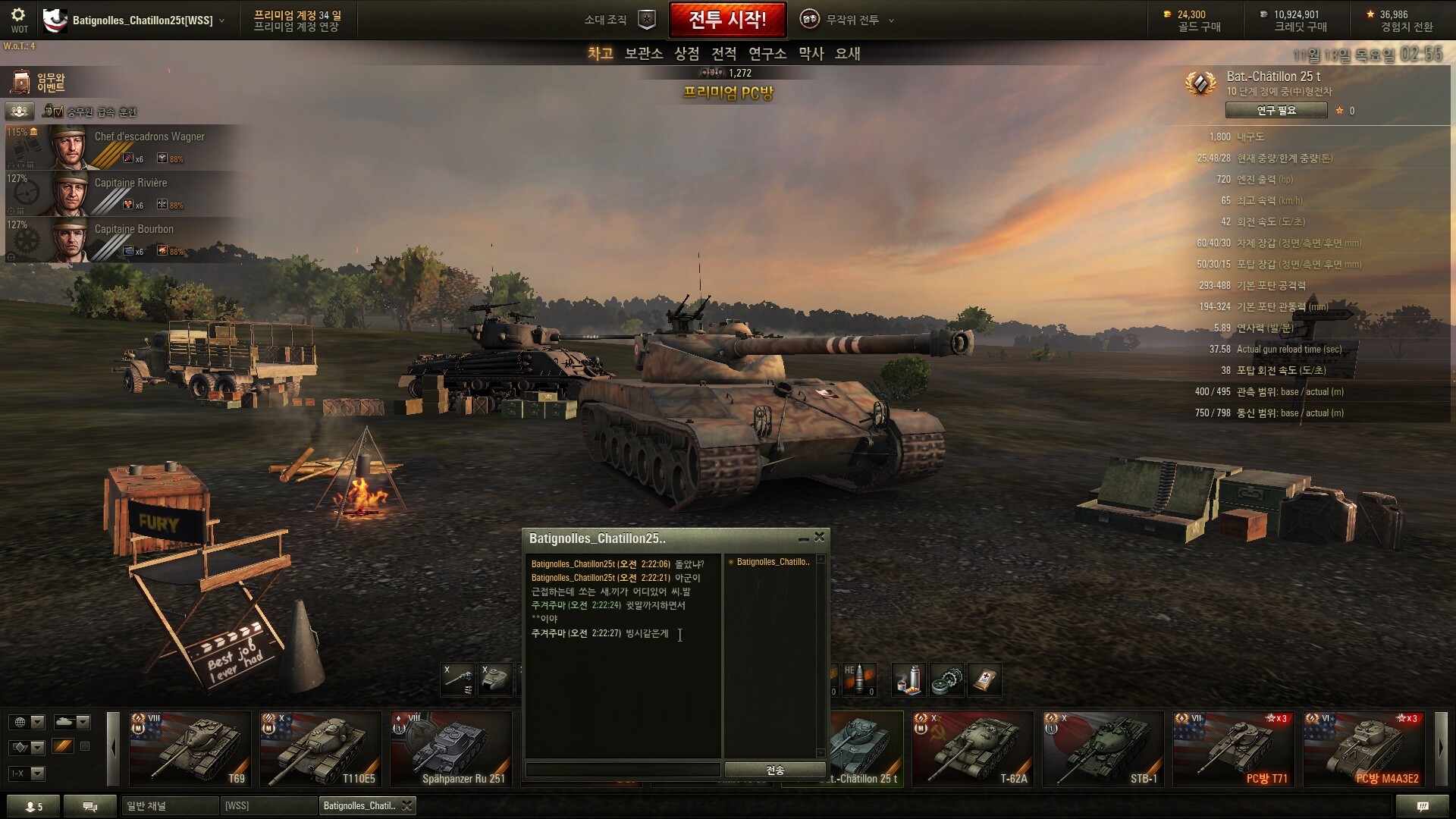The width and height of the screenshot is (1456, 819).
Task: Start the battle with the red button
Action: tap(727, 20)
